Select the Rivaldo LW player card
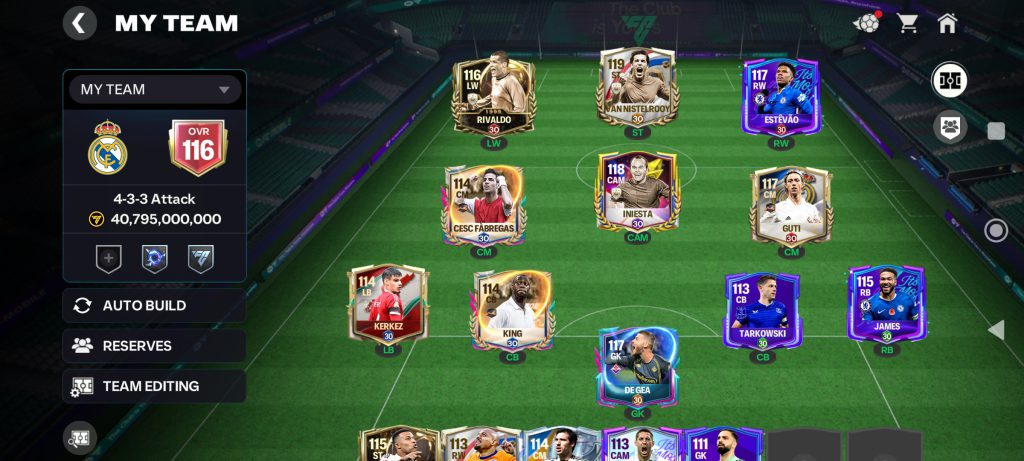The width and height of the screenshot is (1024, 461). pos(494,97)
